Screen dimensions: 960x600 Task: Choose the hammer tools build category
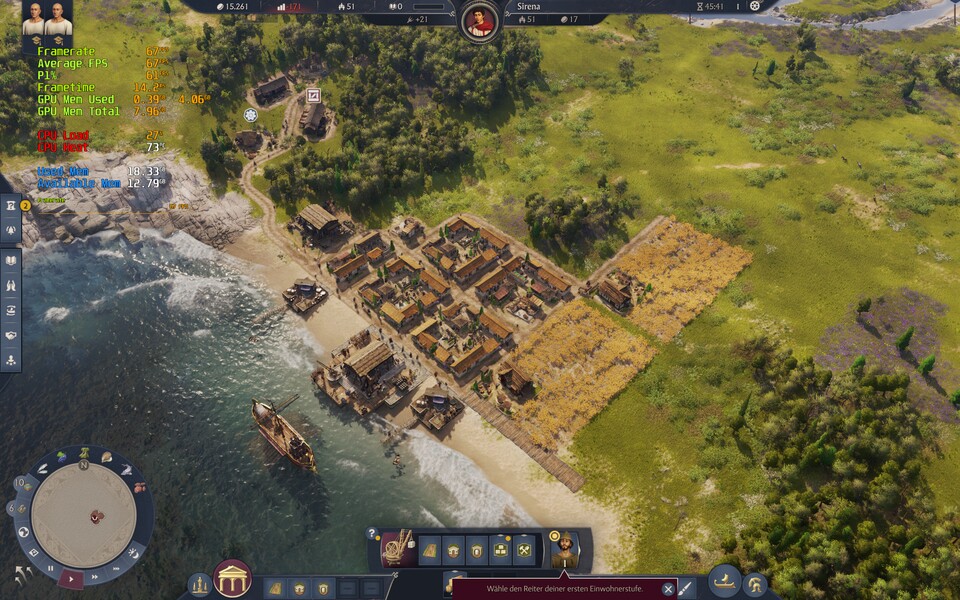(525, 549)
